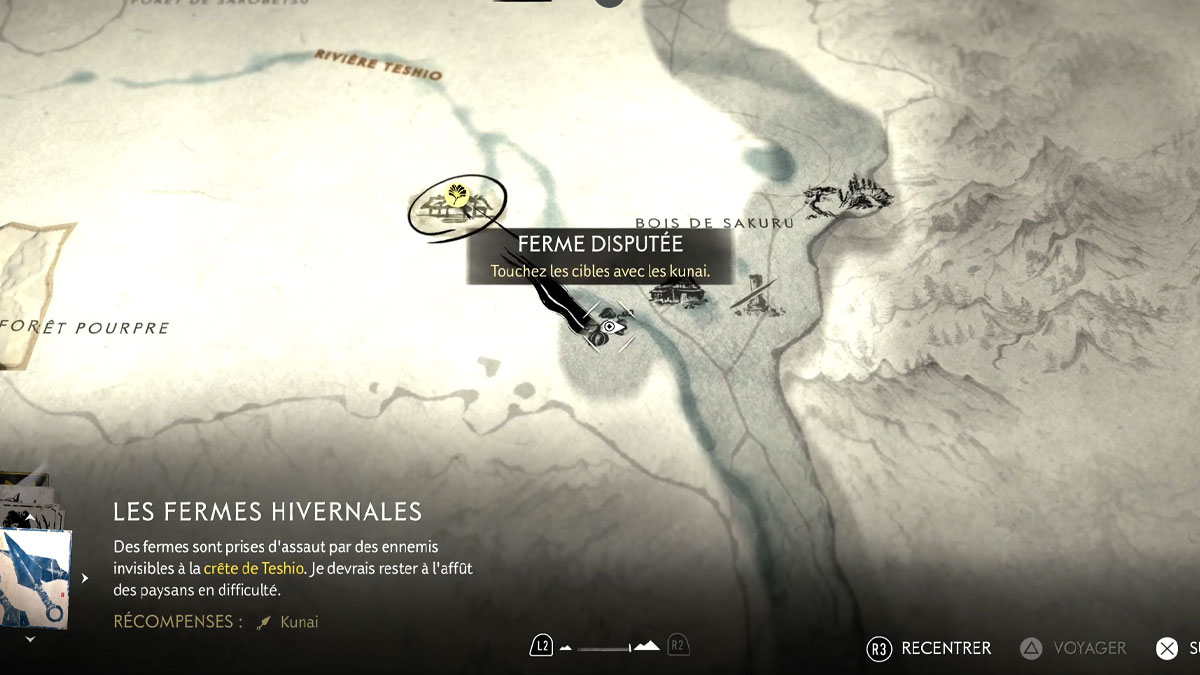1200x675 pixels.
Task: Open the blue kunai quest card
Action: pos(36,578)
